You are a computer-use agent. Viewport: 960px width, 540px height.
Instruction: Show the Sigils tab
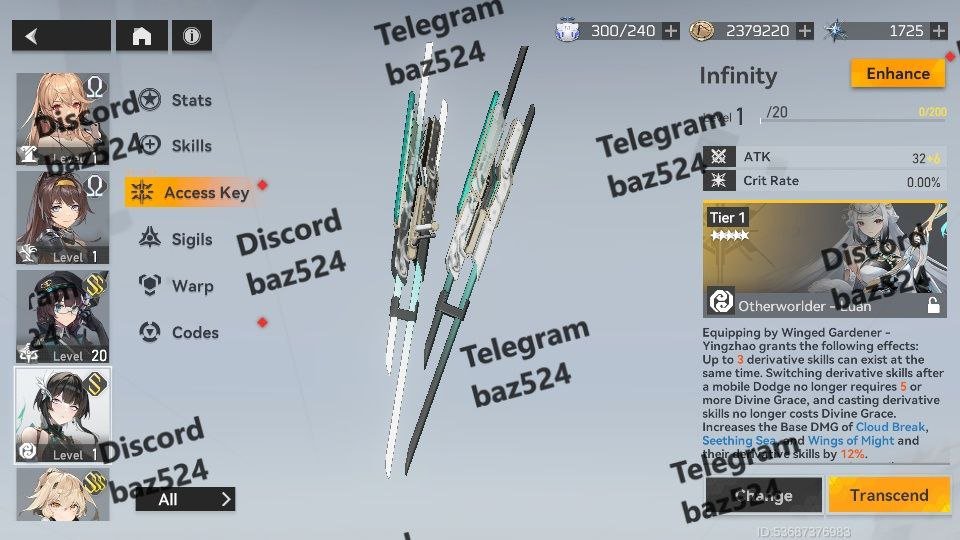(190, 239)
